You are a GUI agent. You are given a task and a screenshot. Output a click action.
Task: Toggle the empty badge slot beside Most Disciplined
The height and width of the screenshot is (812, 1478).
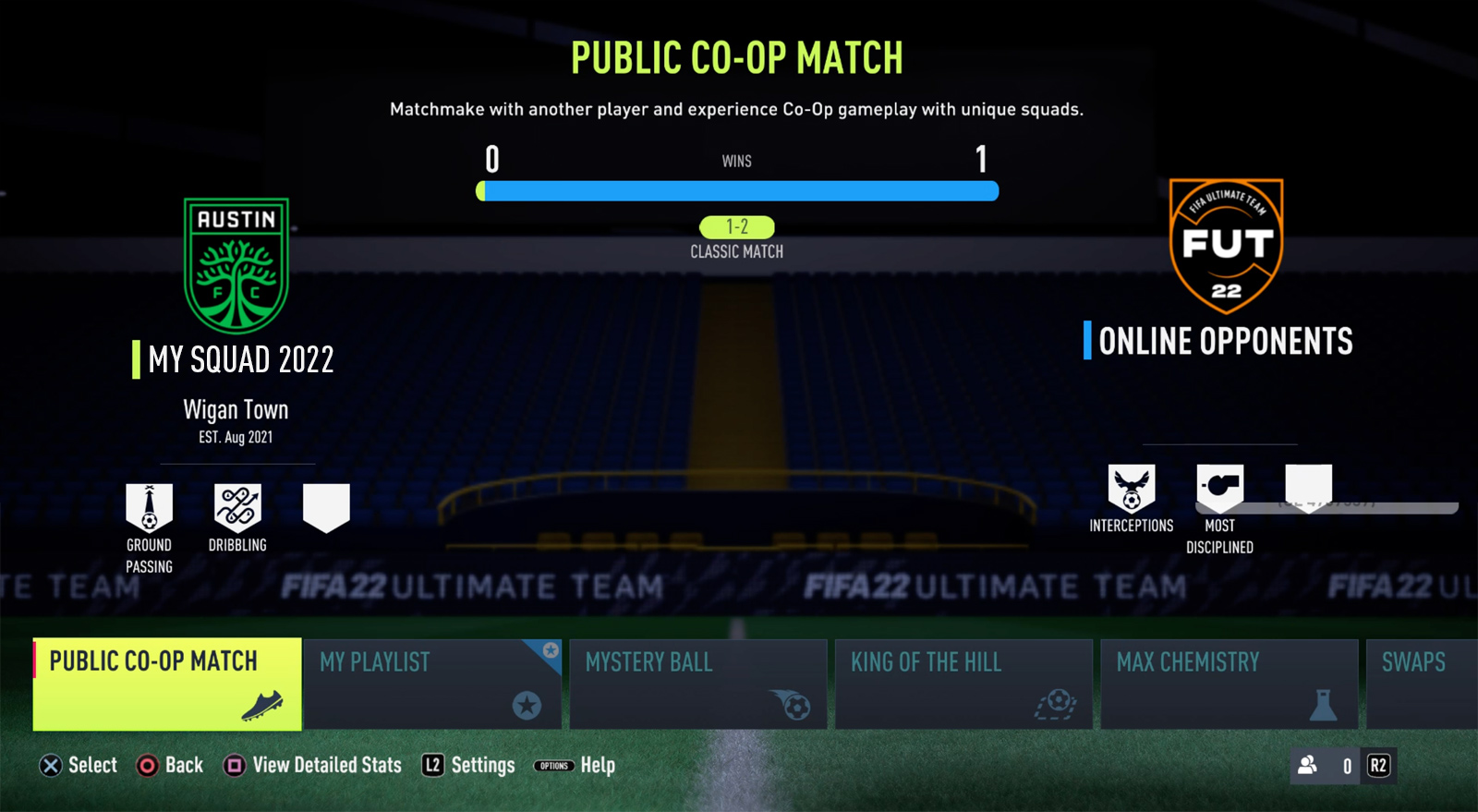tap(1308, 485)
